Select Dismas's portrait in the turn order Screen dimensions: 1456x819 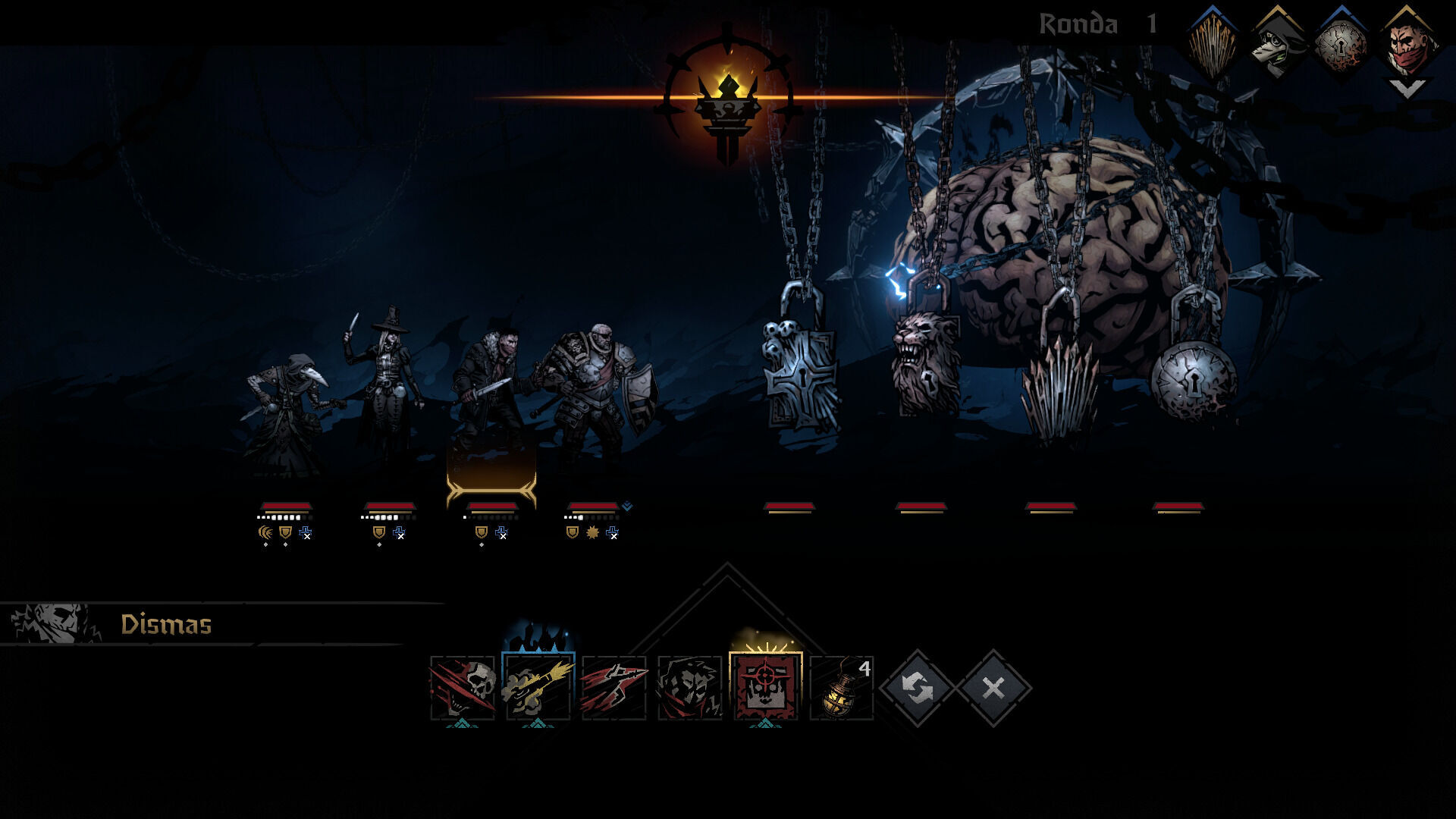click(x=1407, y=44)
